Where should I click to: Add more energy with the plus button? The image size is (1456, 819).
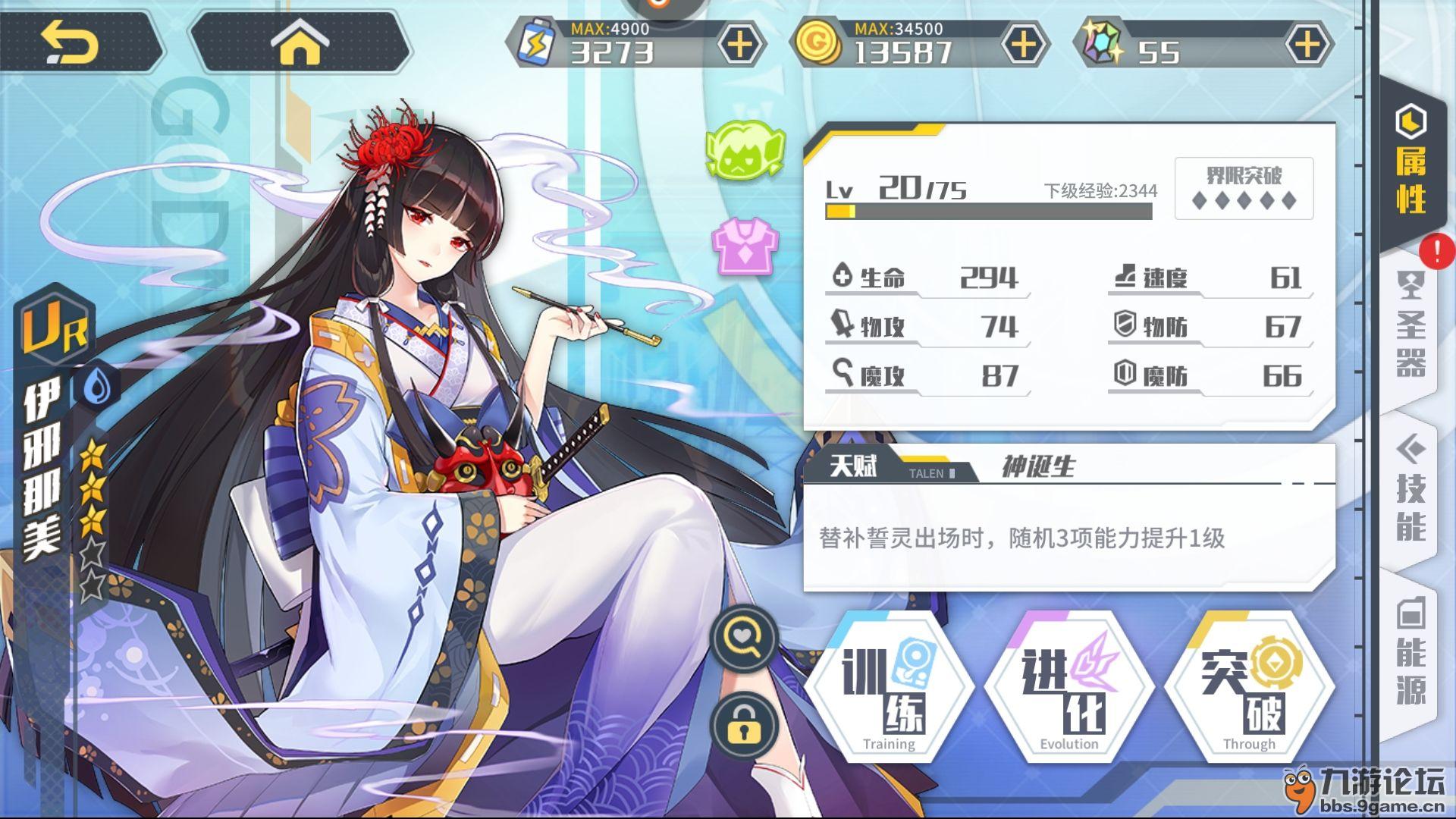[739, 44]
